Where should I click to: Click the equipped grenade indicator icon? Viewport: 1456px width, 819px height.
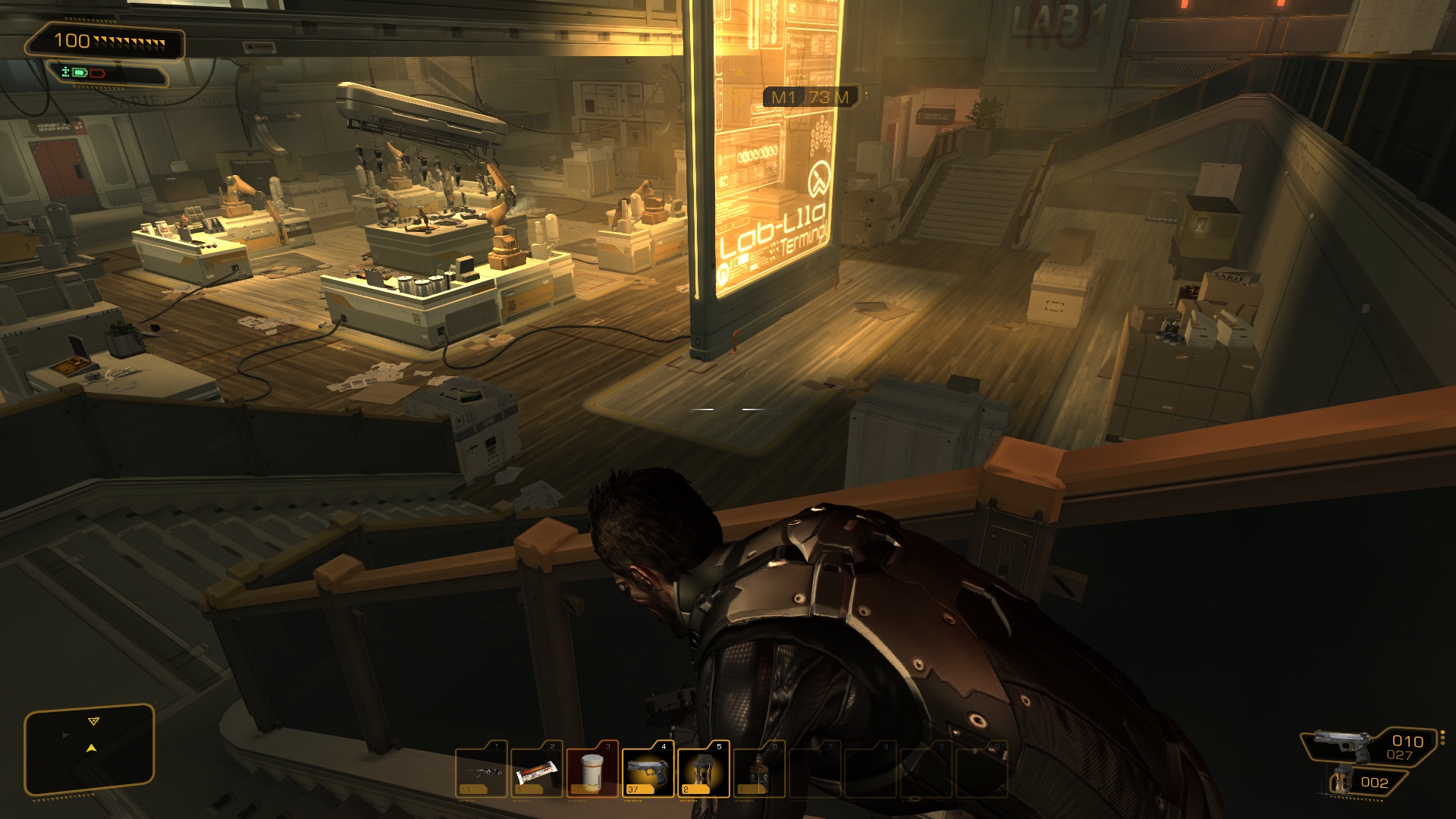1344,781
